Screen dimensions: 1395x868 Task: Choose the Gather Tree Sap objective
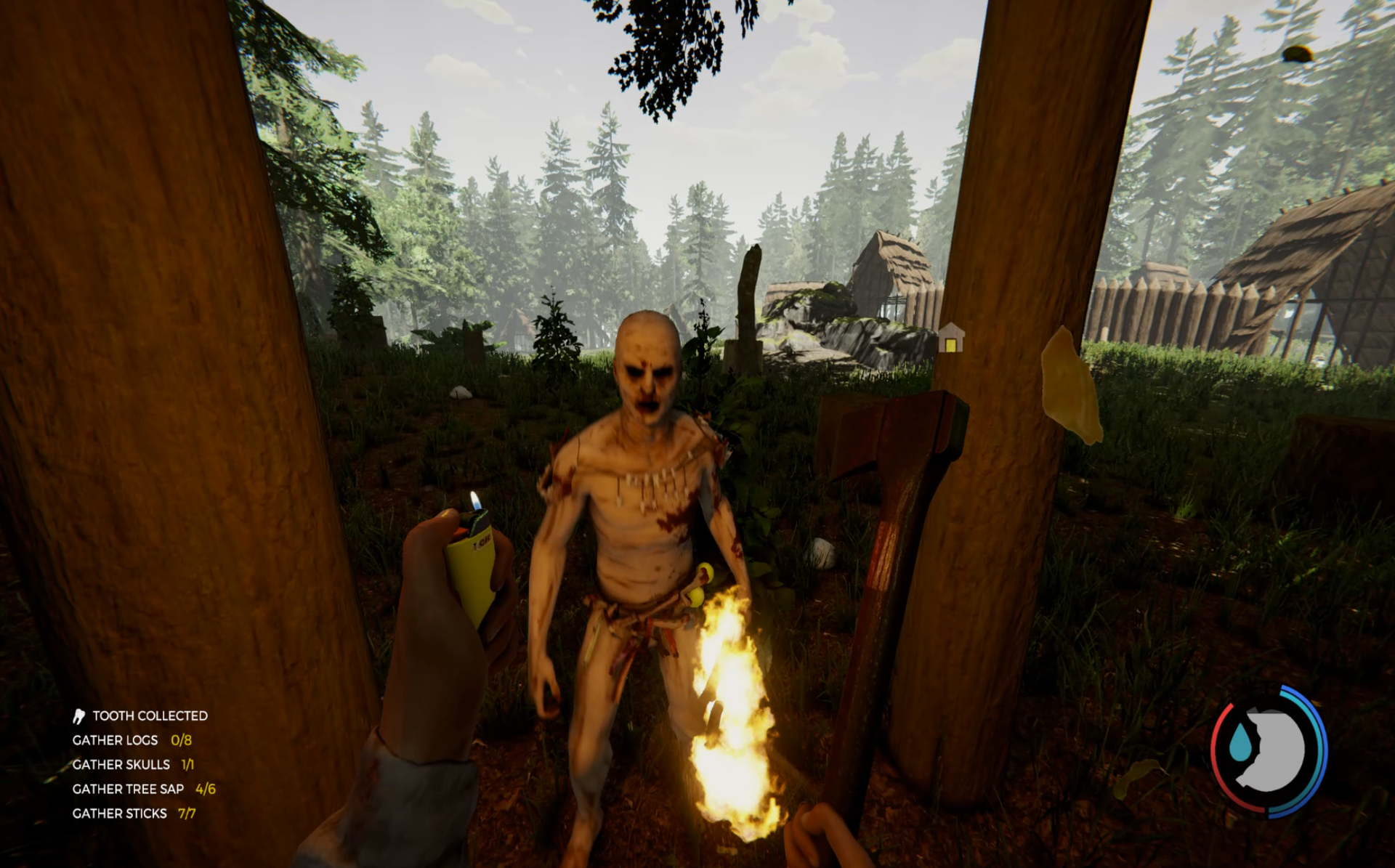pos(143,789)
